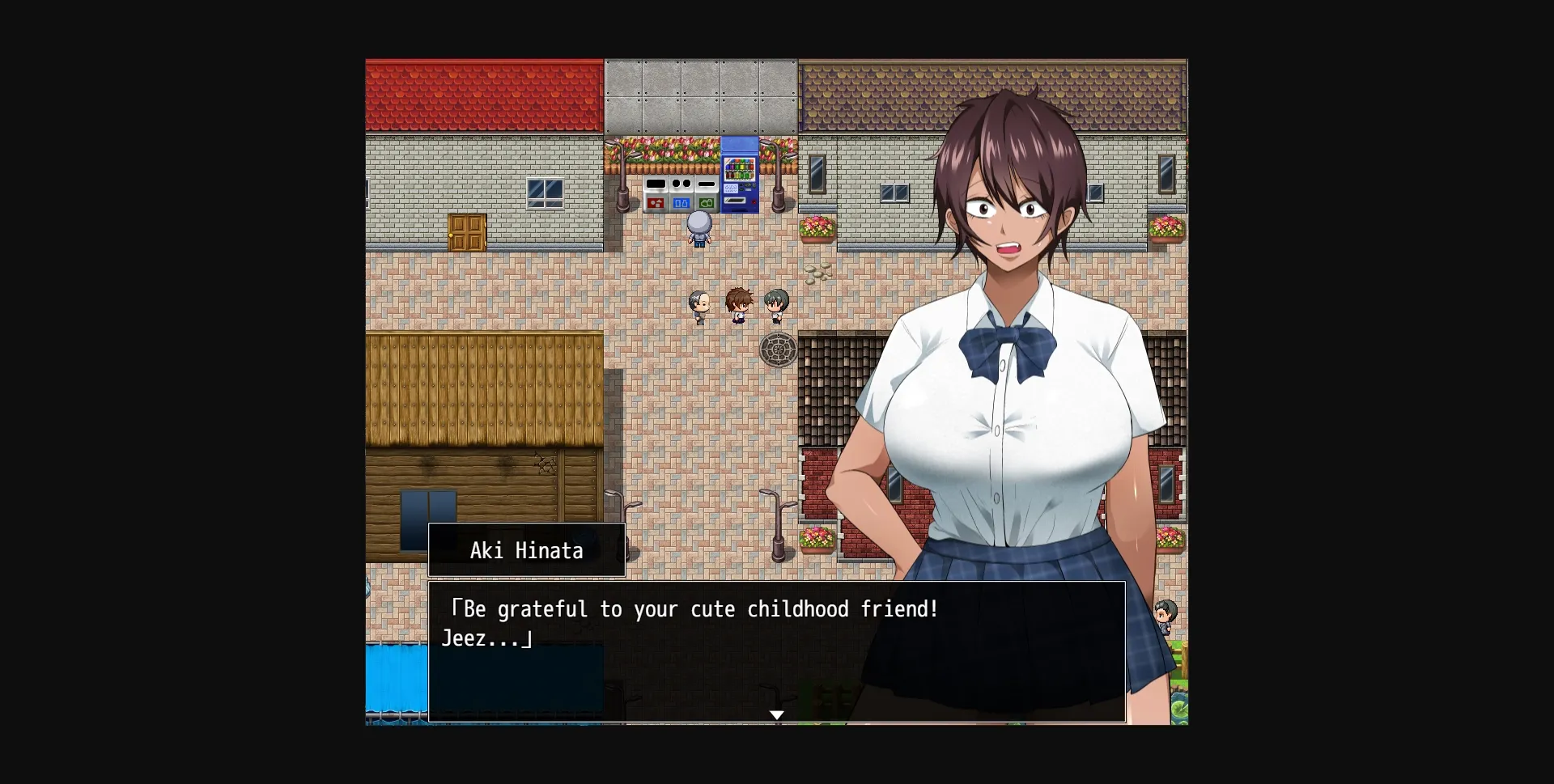Click the blue beverage vending machine
The height and width of the screenshot is (784, 1554).
coord(739,176)
